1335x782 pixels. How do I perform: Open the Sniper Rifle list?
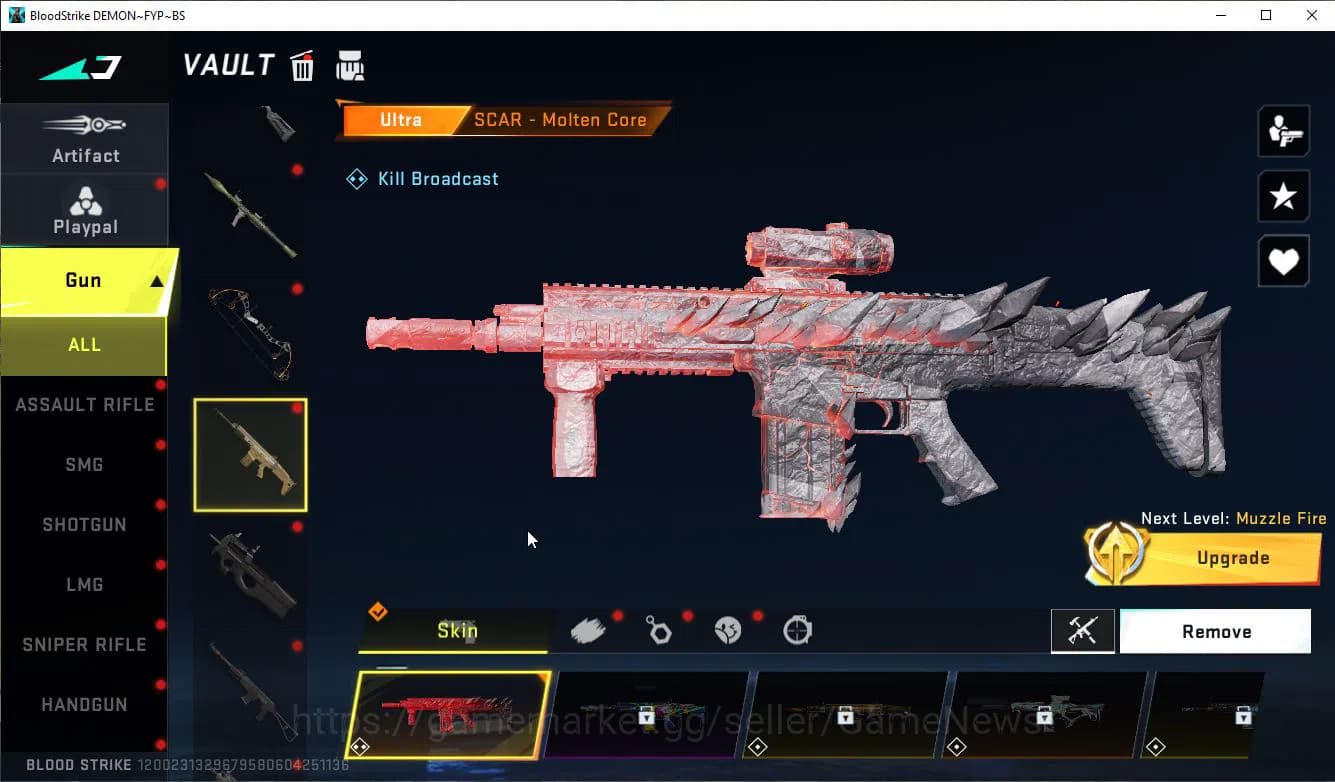84,645
